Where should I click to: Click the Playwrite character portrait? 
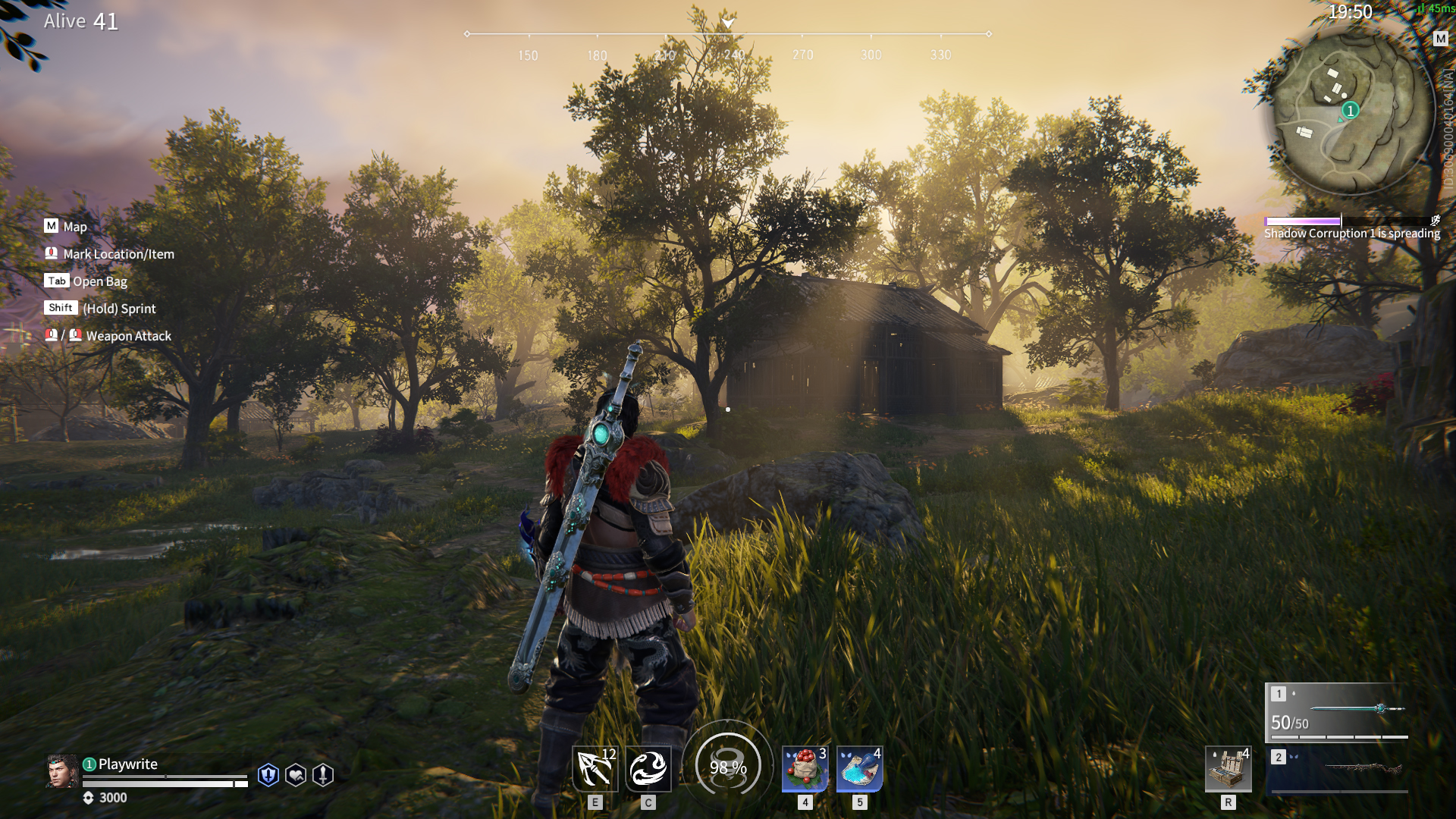tap(62, 771)
